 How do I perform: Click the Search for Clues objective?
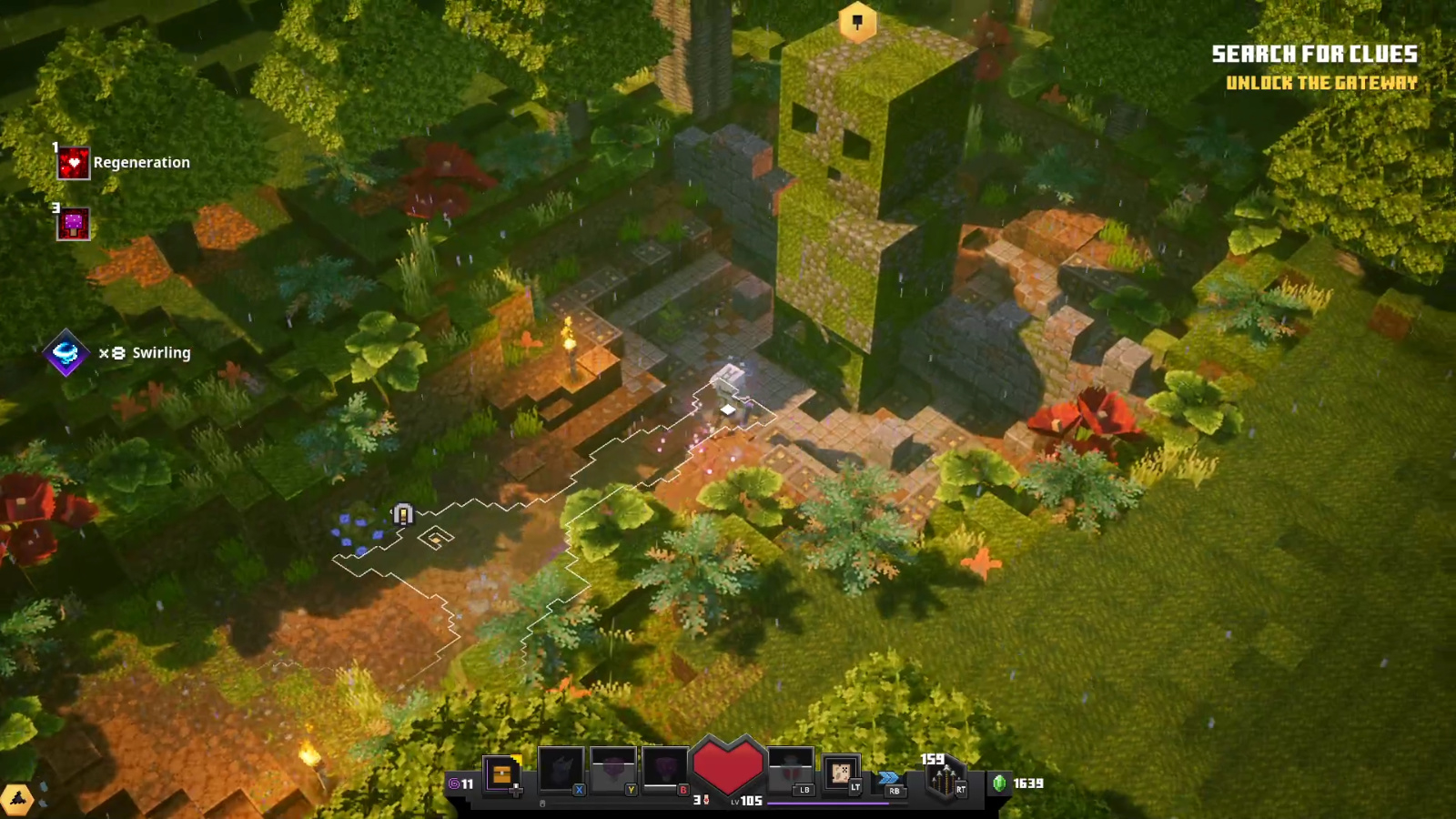point(1314,55)
